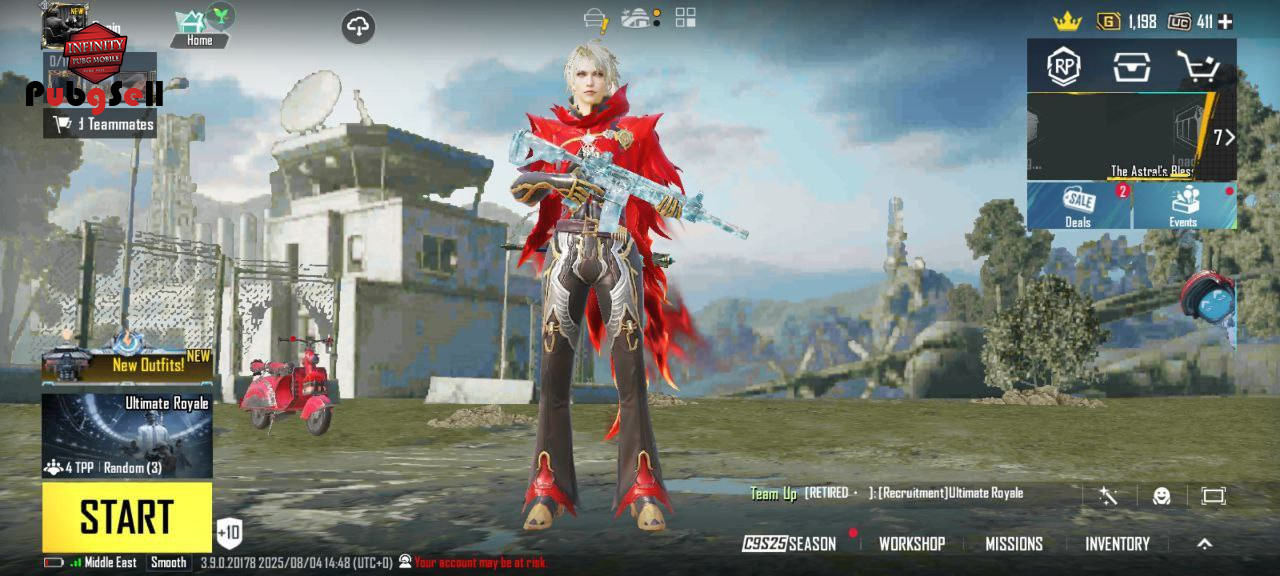This screenshot has width=1280, height=576.
Task: Open the Season menu
Action: pyautogui.click(x=790, y=544)
